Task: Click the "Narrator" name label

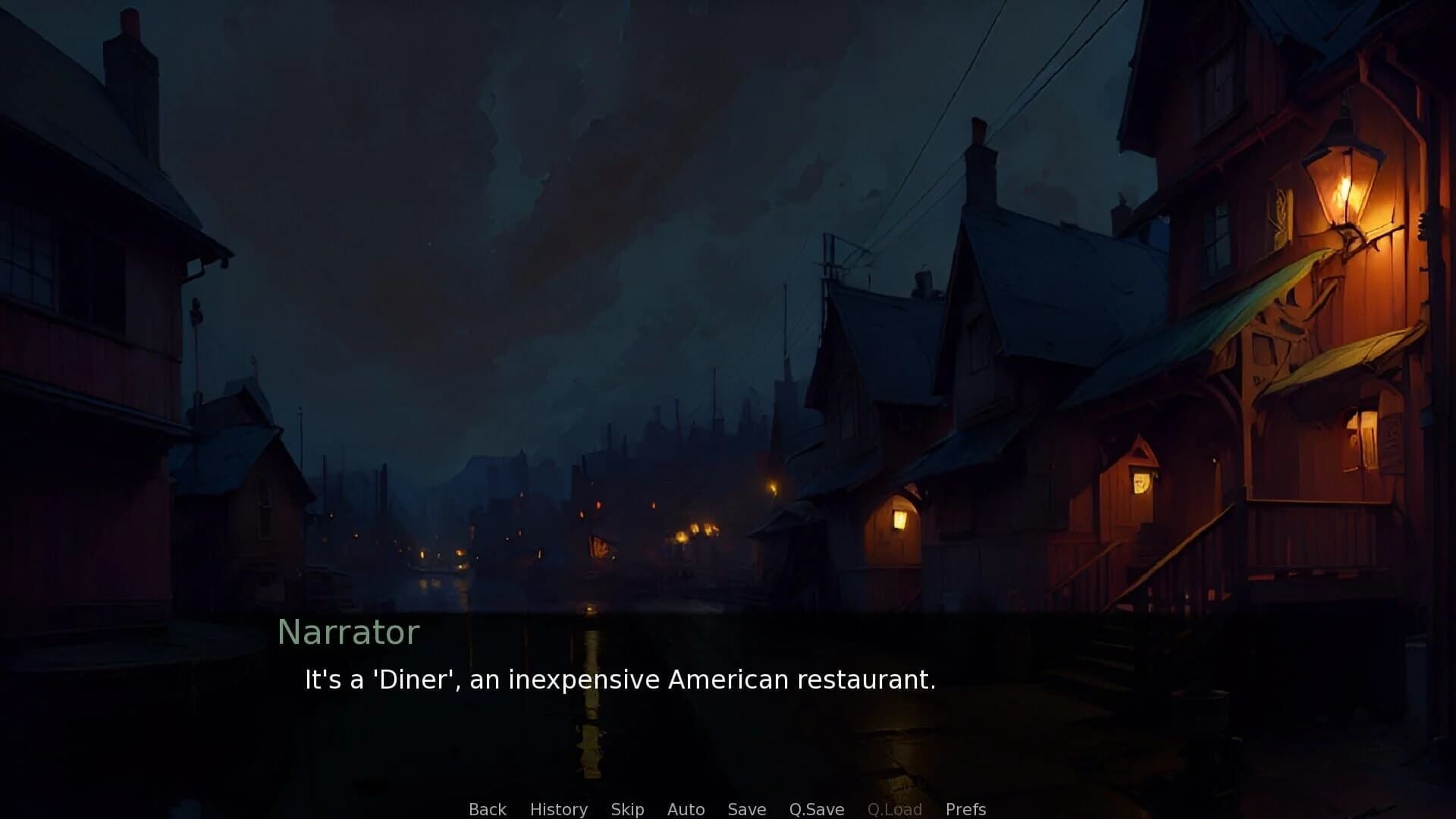Action: [349, 632]
